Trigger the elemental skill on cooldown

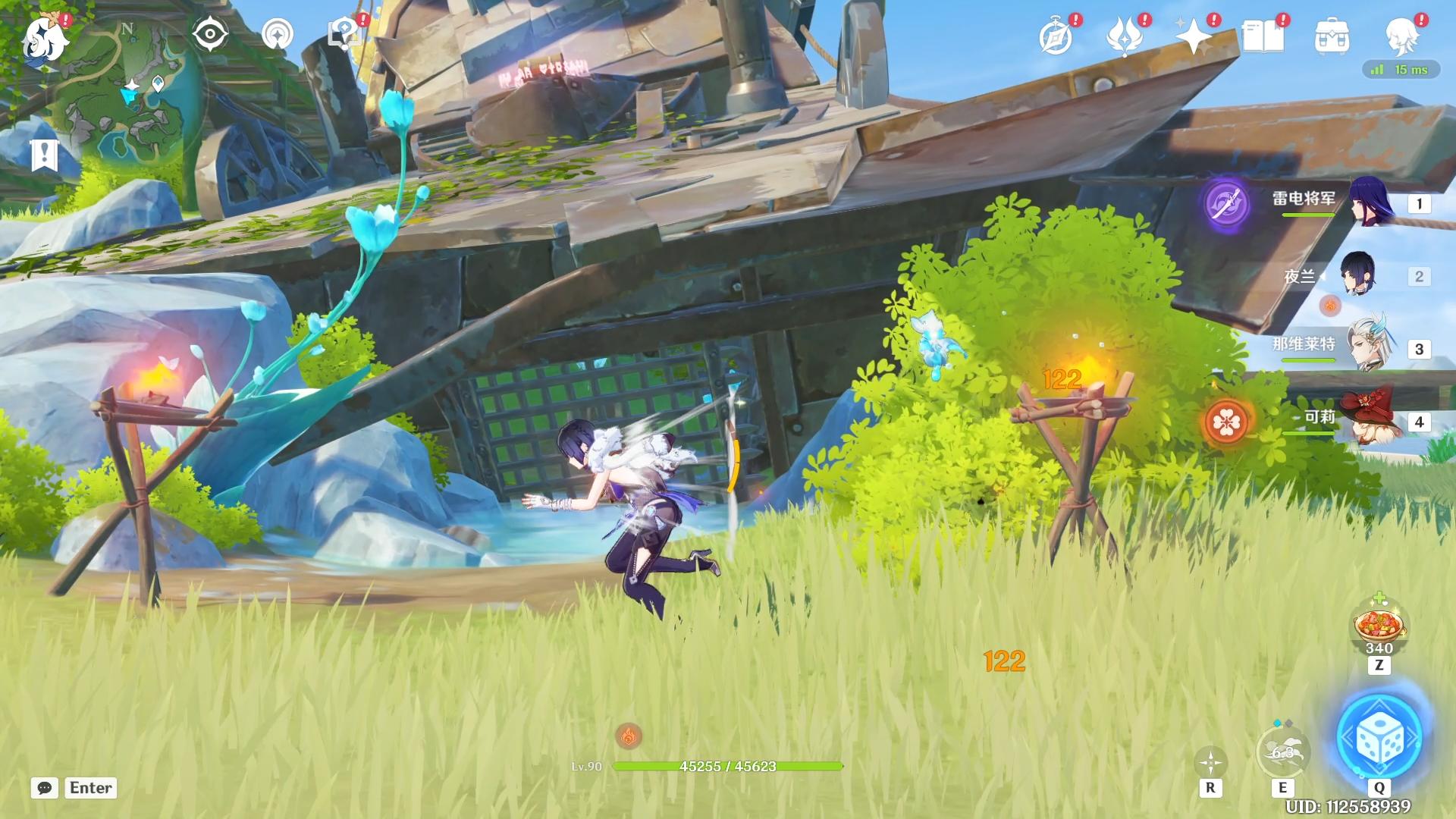coord(1282,752)
